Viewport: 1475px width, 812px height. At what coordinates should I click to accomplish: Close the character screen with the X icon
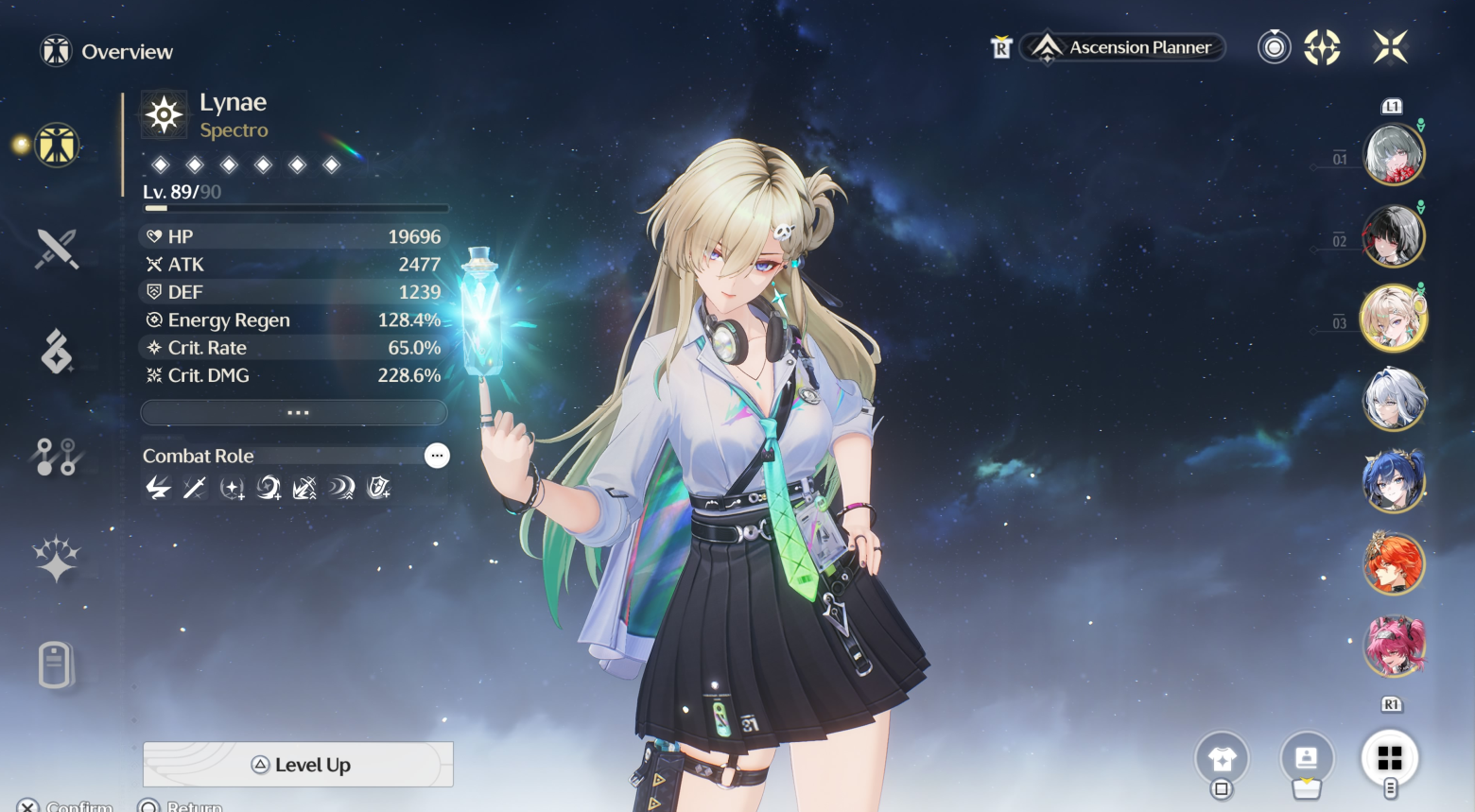[1391, 46]
